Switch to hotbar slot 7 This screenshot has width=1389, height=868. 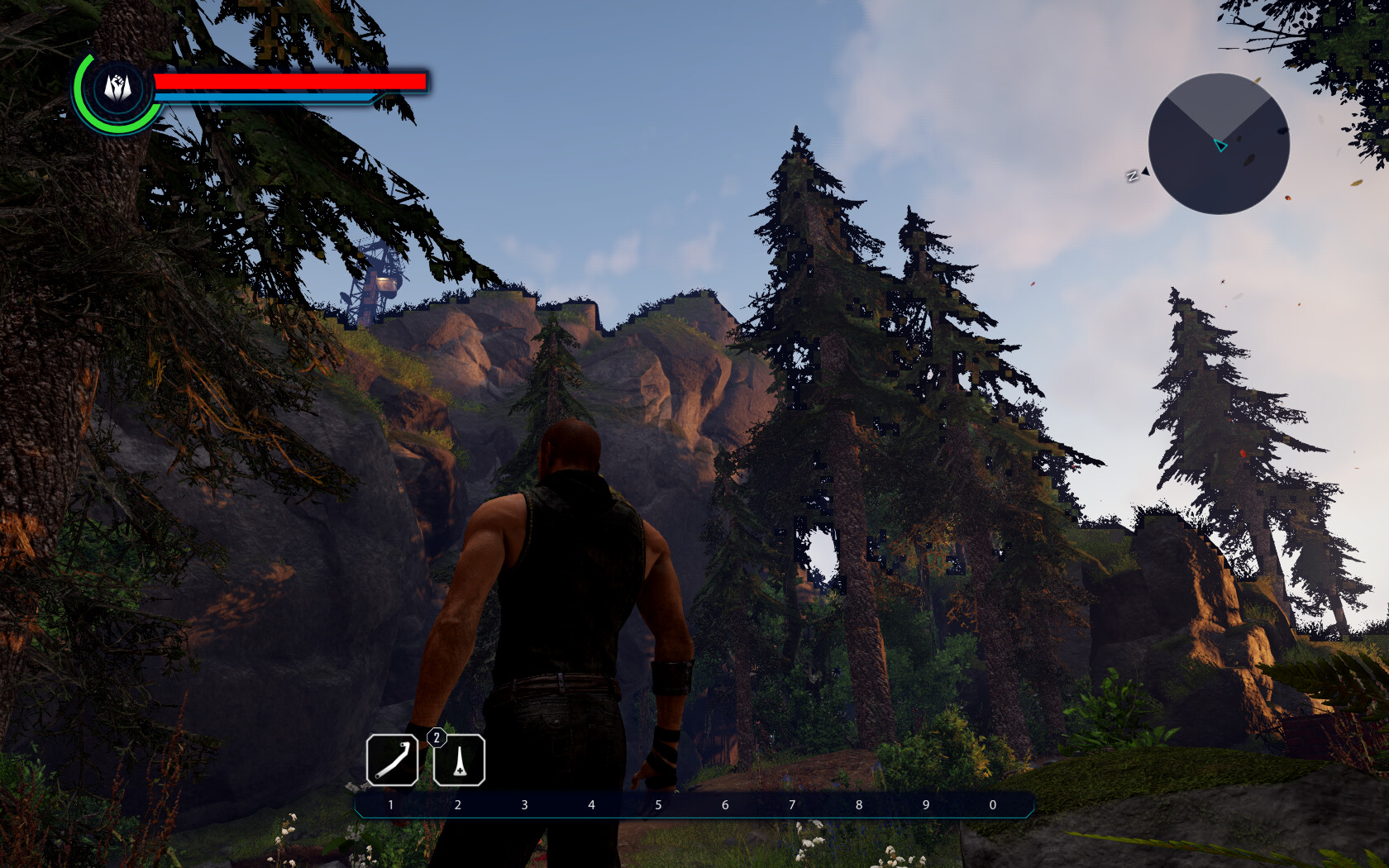click(791, 804)
